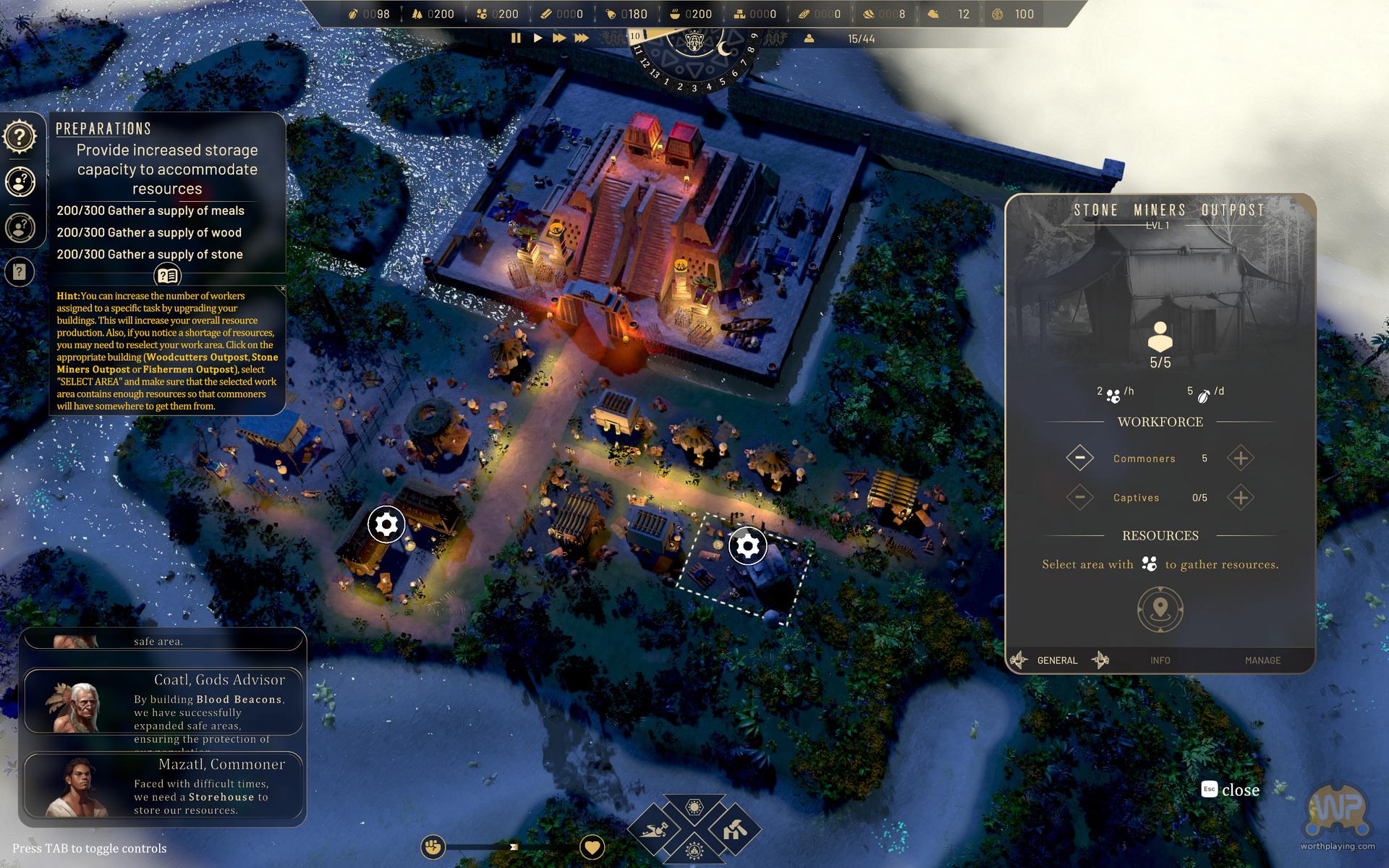Close the Stone Miners Outpost panel
Screen dimensions: 1389x868
coord(1231,790)
